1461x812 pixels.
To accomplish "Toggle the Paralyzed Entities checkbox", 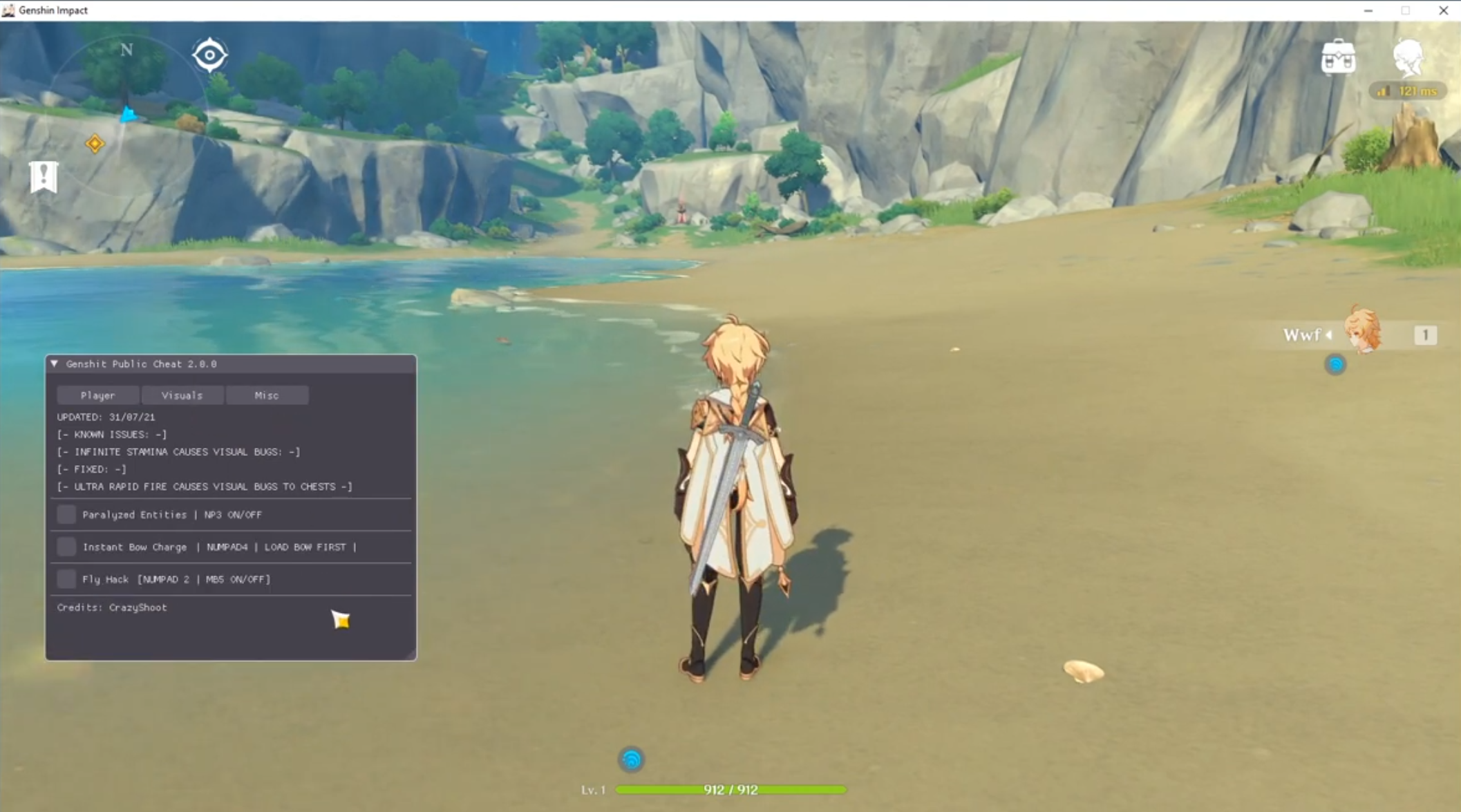I will pos(66,514).
